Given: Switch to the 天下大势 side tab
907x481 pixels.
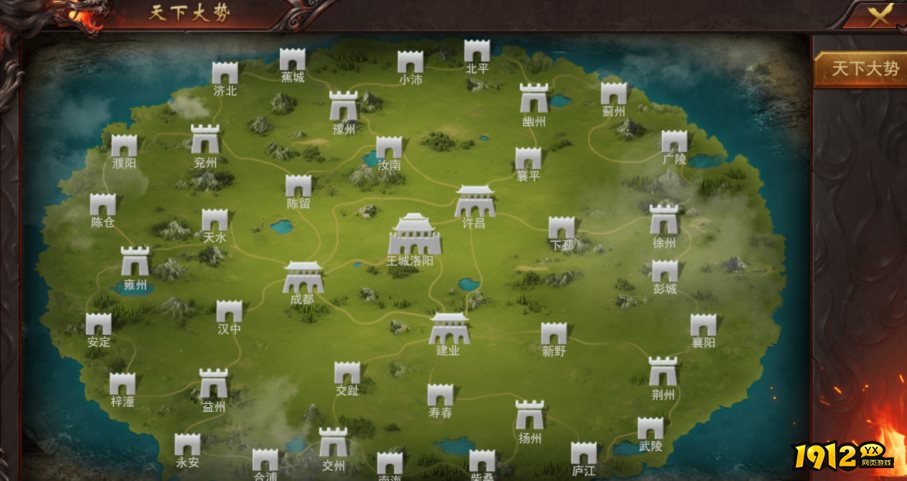Looking at the screenshot, I should pos(859,69).
